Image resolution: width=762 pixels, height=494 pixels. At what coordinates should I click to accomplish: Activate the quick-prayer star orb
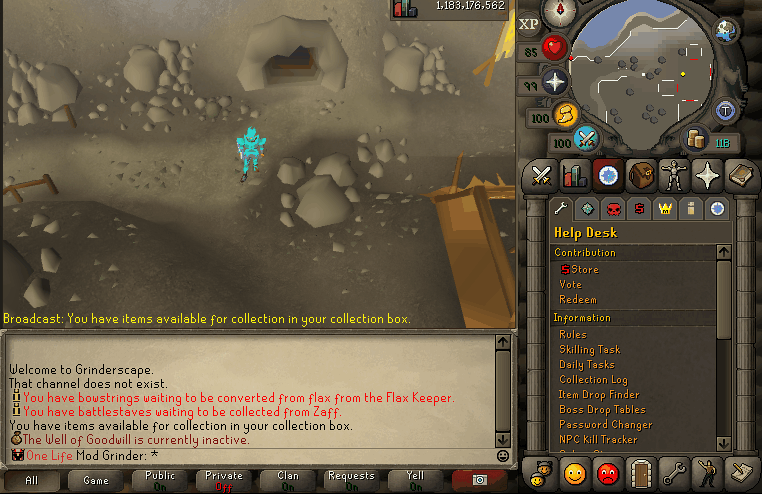pyautogui.click(x=555, y=81)
